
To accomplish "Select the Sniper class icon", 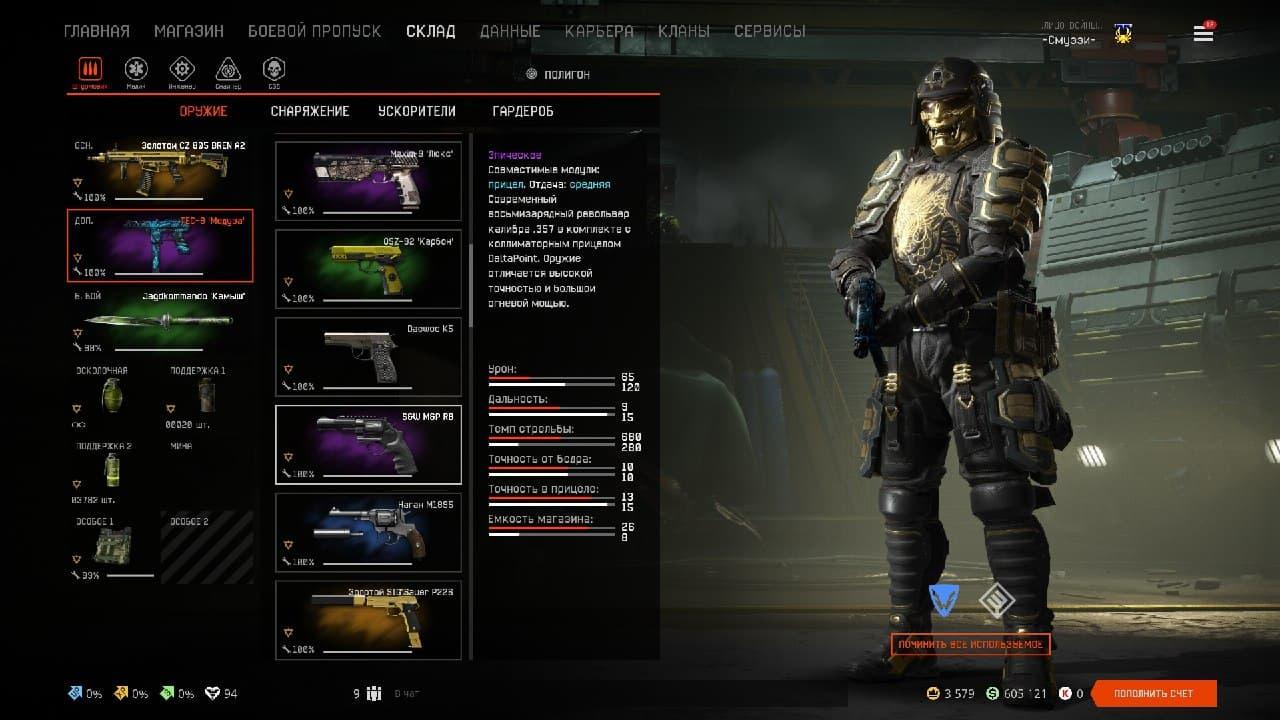I will [x=228, y=70].
